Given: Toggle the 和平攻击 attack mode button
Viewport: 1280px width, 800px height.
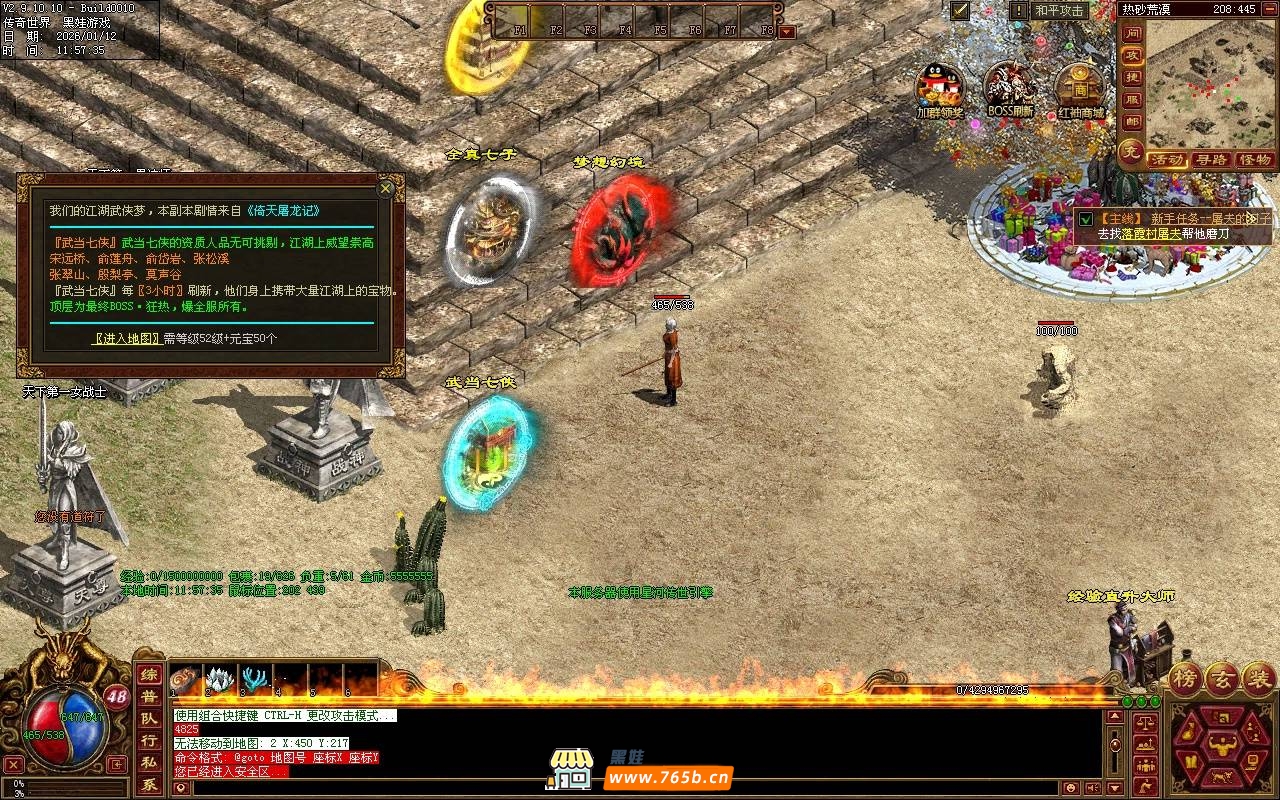Looking at the screenshot, I should pos(1060,11).
